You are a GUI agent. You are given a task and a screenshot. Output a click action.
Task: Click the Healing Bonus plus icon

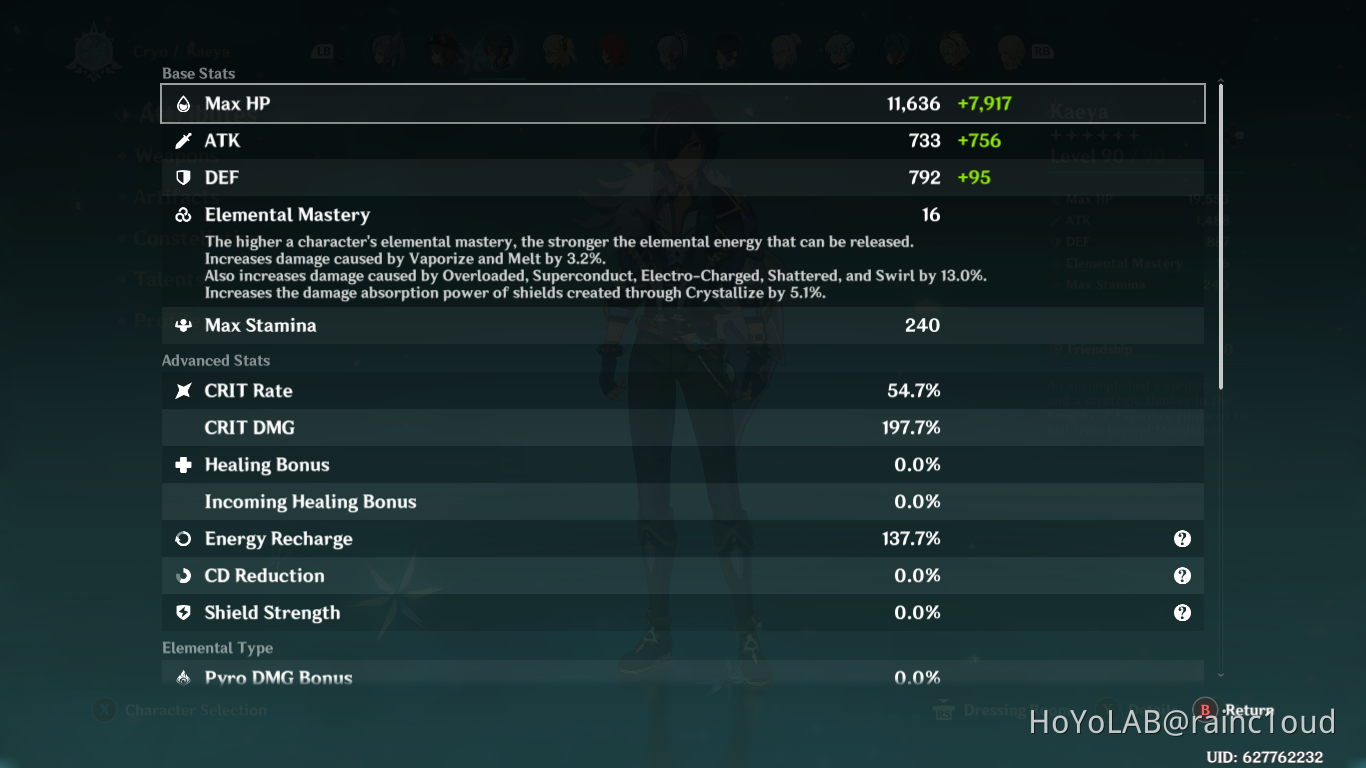[185, 464]
